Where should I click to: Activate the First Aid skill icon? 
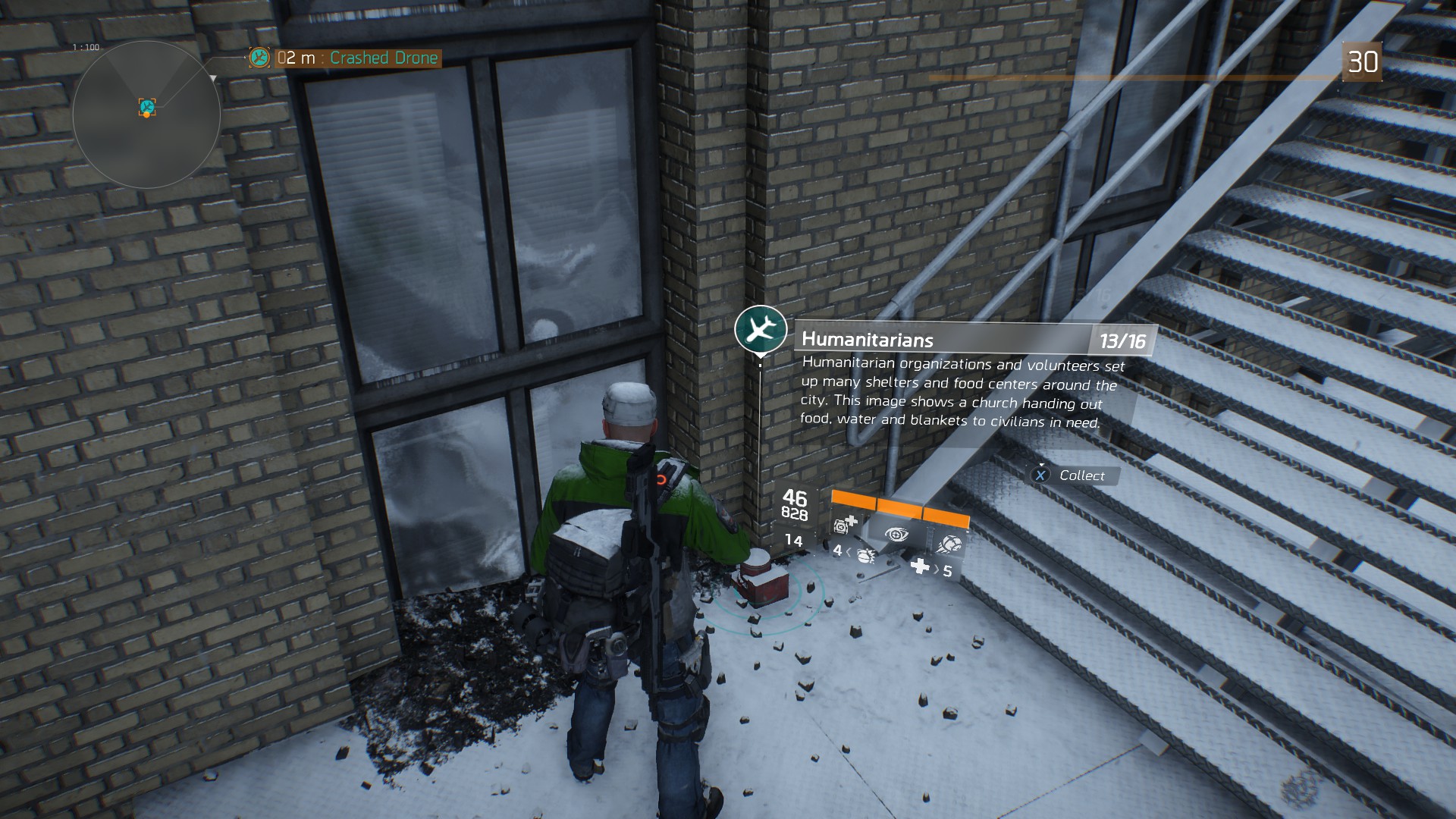(x=845, y=524)
